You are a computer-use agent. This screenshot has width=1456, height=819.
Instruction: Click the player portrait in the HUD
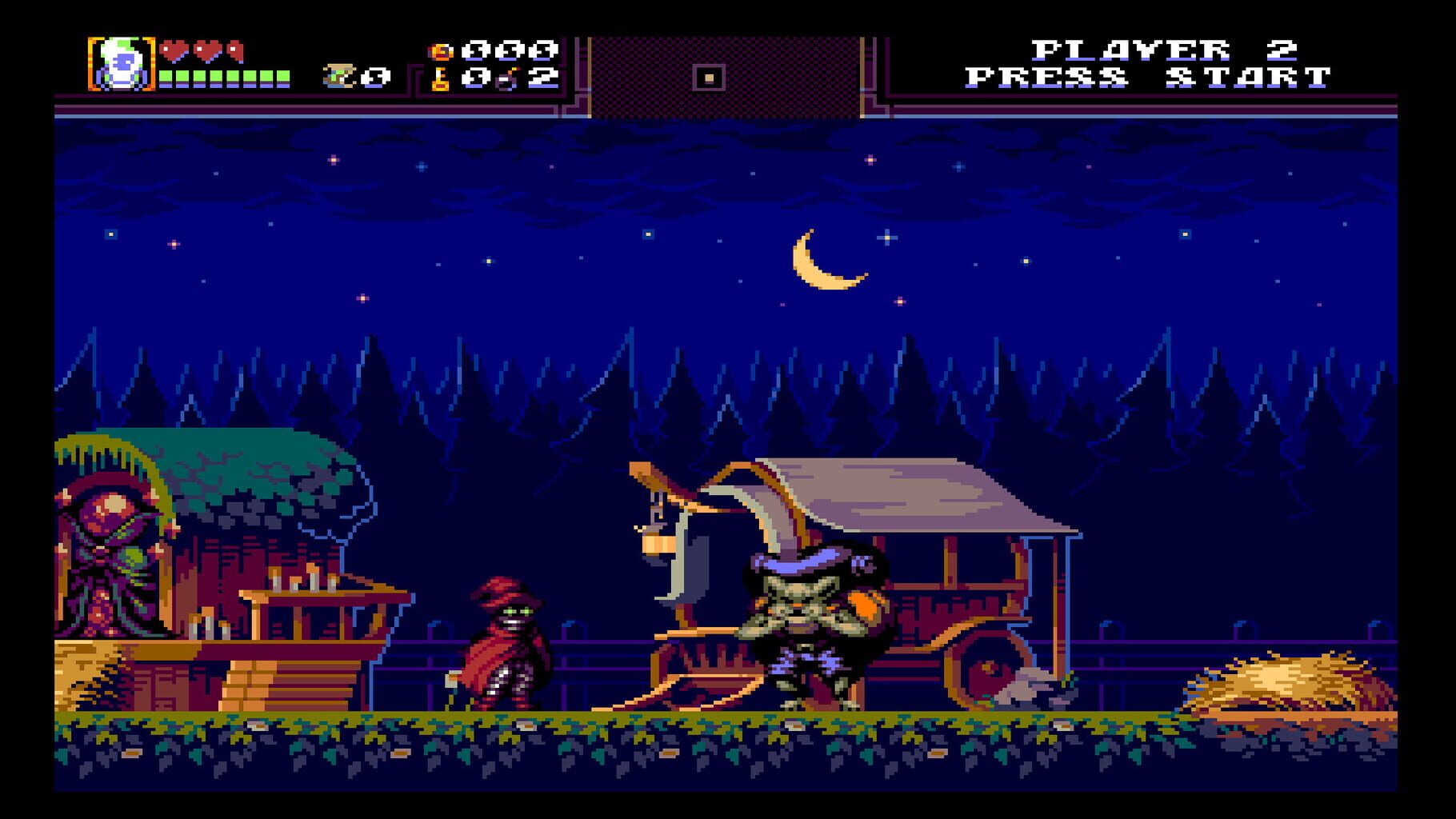tap(120, 64)
